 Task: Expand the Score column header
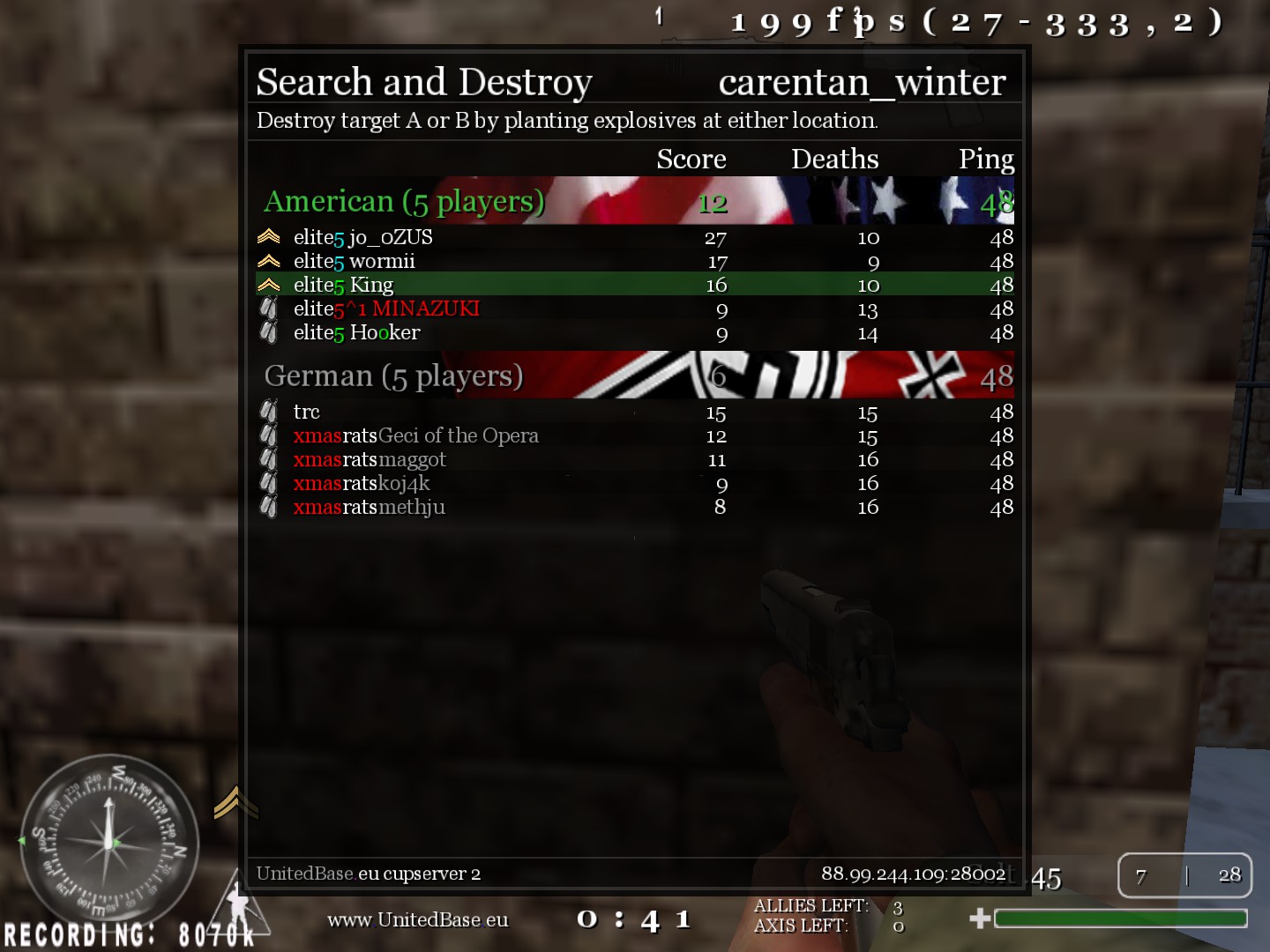click(x=691, y=159)
